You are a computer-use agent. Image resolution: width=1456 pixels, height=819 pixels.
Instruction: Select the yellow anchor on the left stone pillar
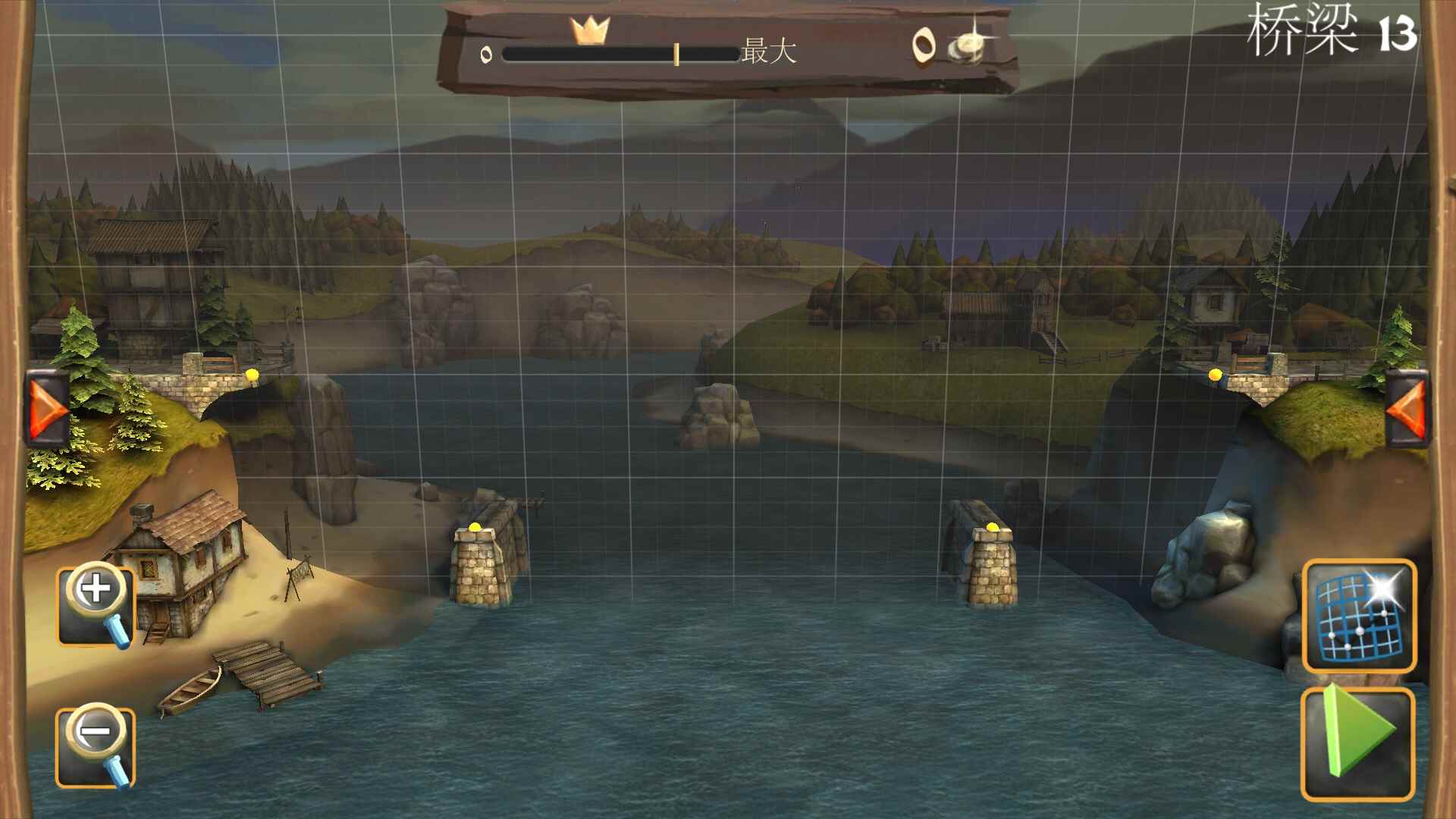pyautogui.click(x=475, y=526)
